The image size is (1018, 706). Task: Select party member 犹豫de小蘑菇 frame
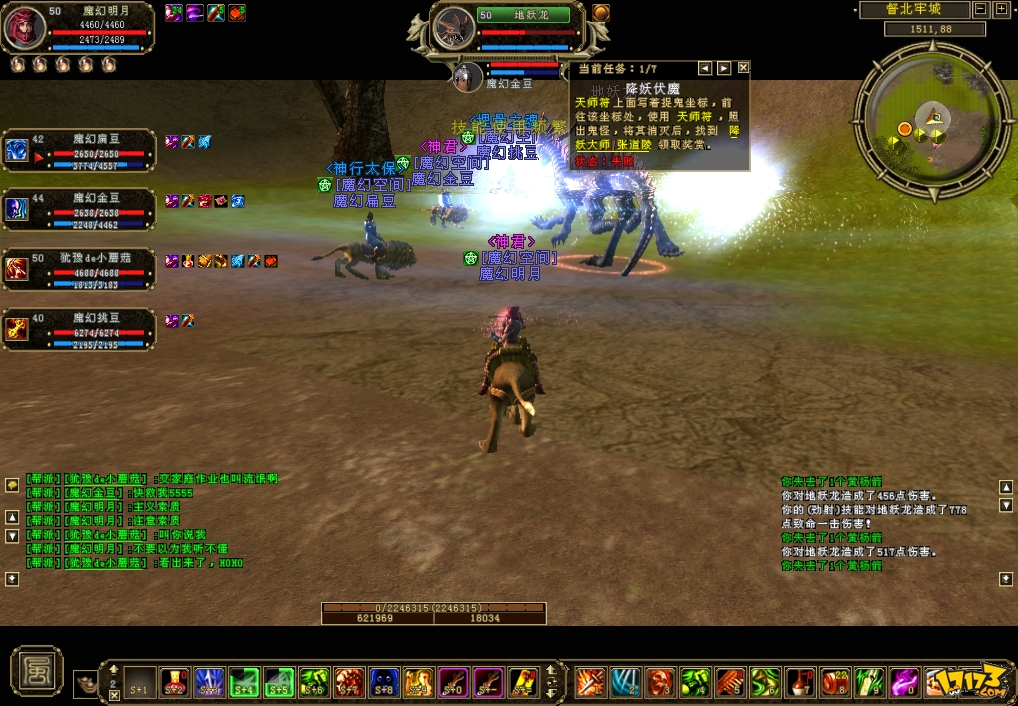pyautogui.click(x=80, y=268)
